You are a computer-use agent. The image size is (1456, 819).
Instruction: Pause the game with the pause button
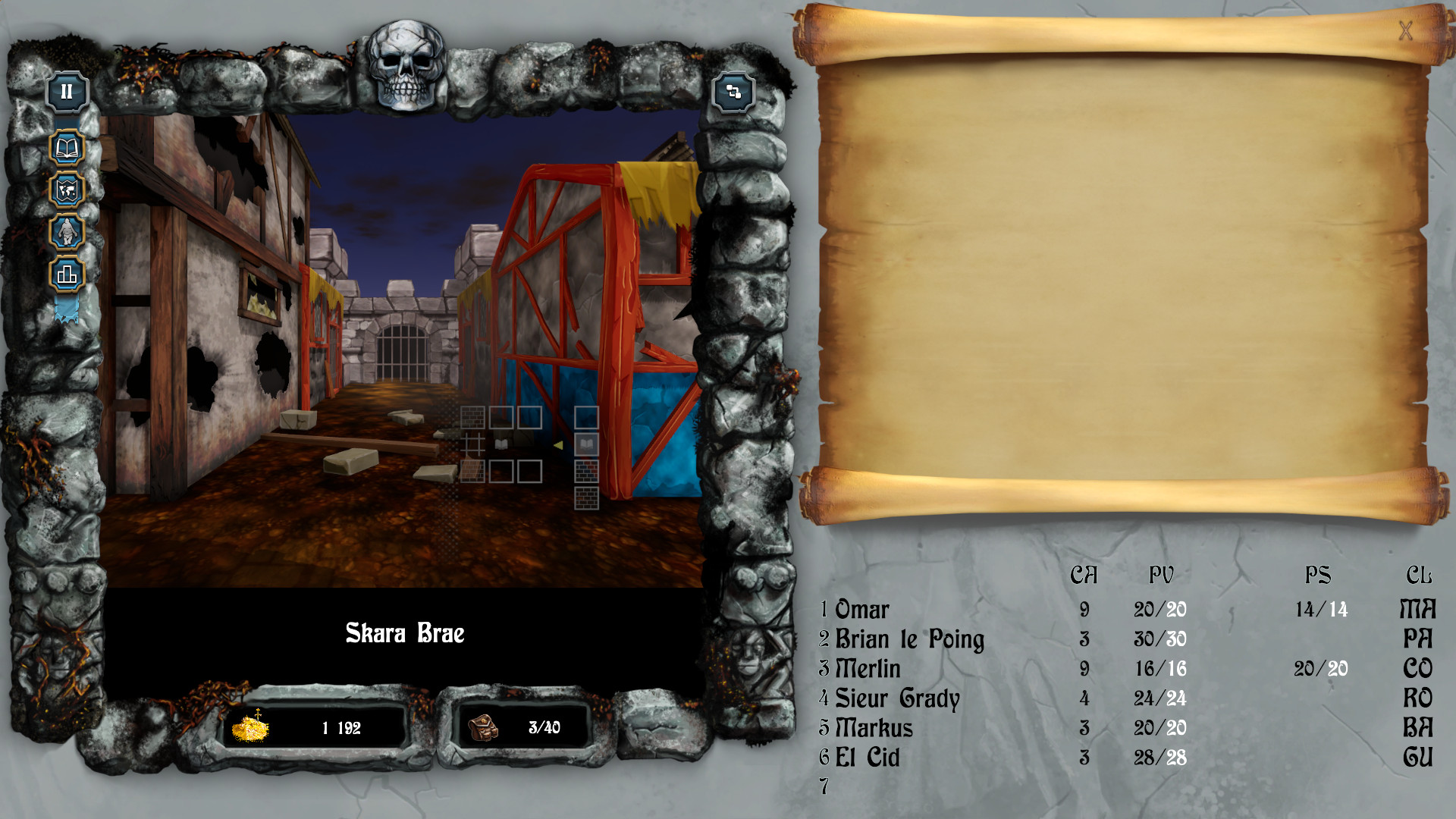[67, 93]
